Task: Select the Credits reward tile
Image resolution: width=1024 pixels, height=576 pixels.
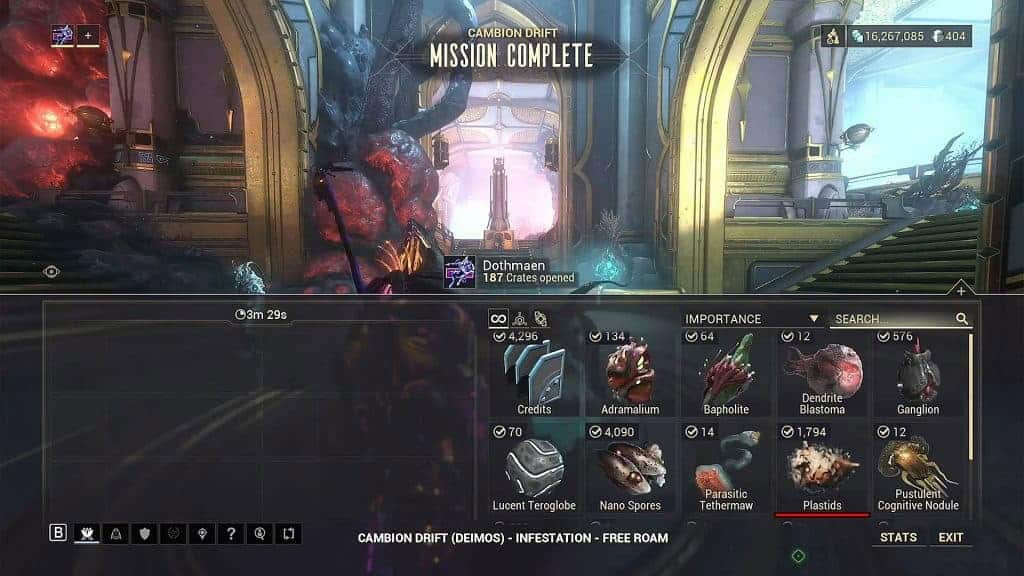Action: (534, 374)
